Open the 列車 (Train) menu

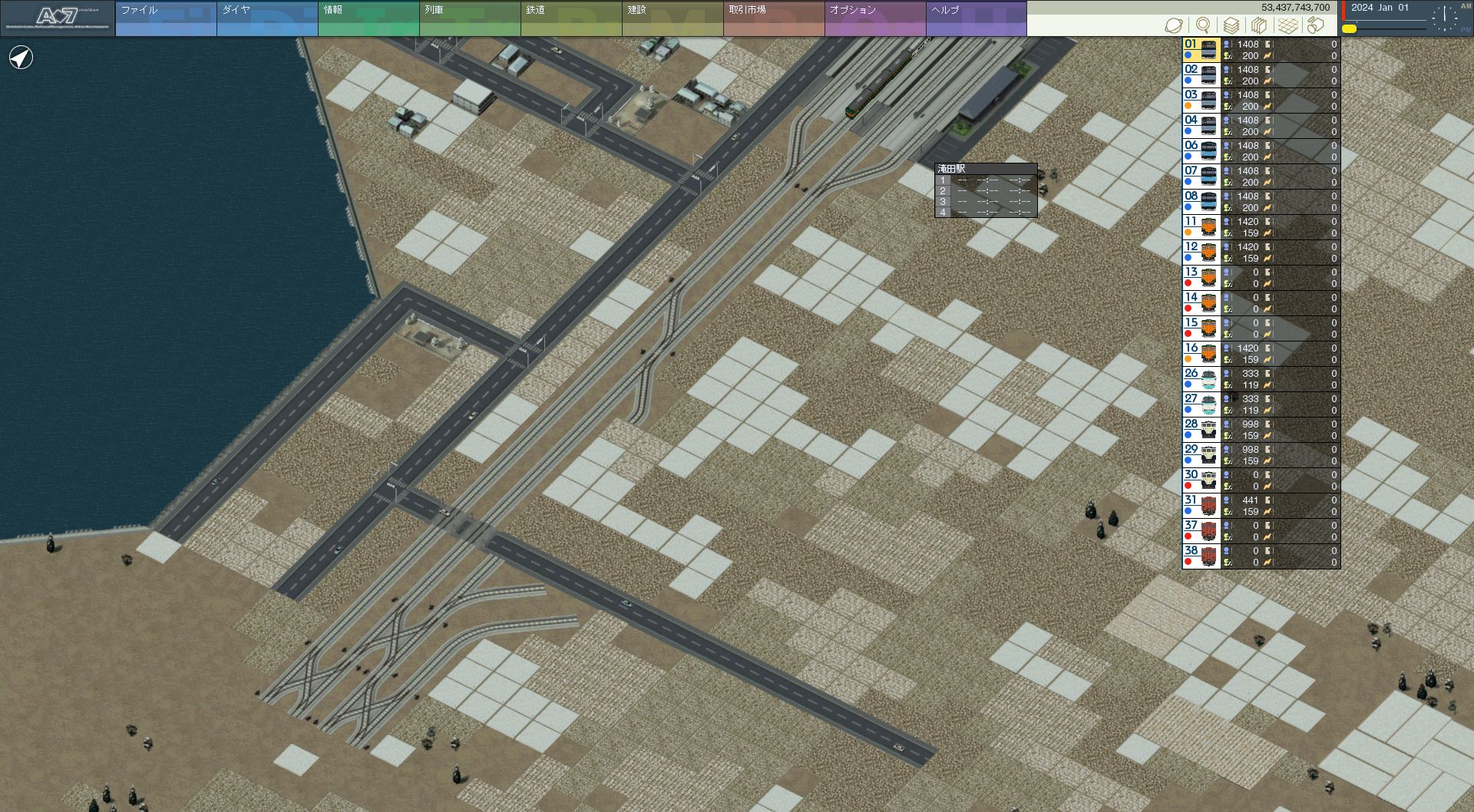(469, 18)
